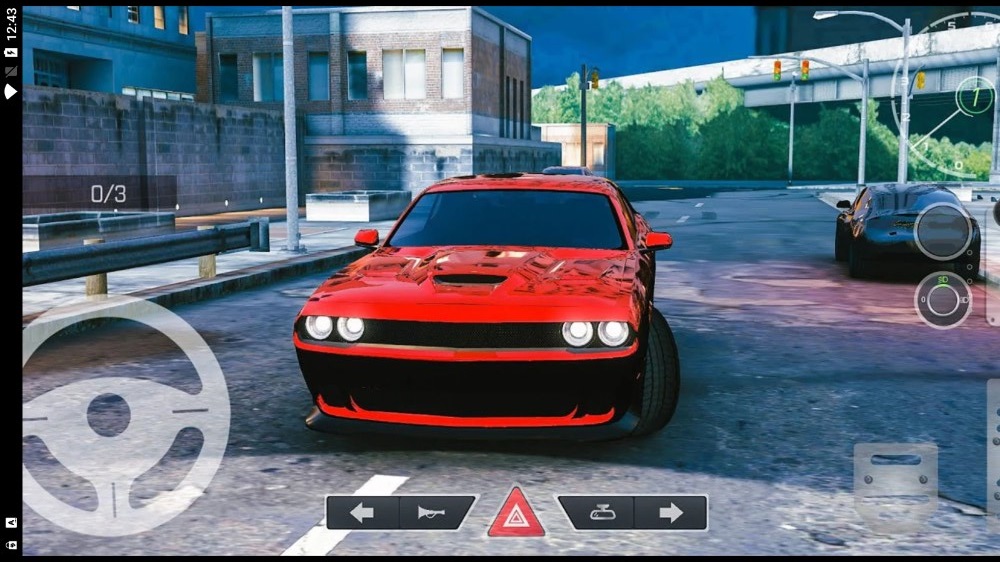The image size is (1000, 562).
Task: Tap the large round gray button
Action: (942, 232)
